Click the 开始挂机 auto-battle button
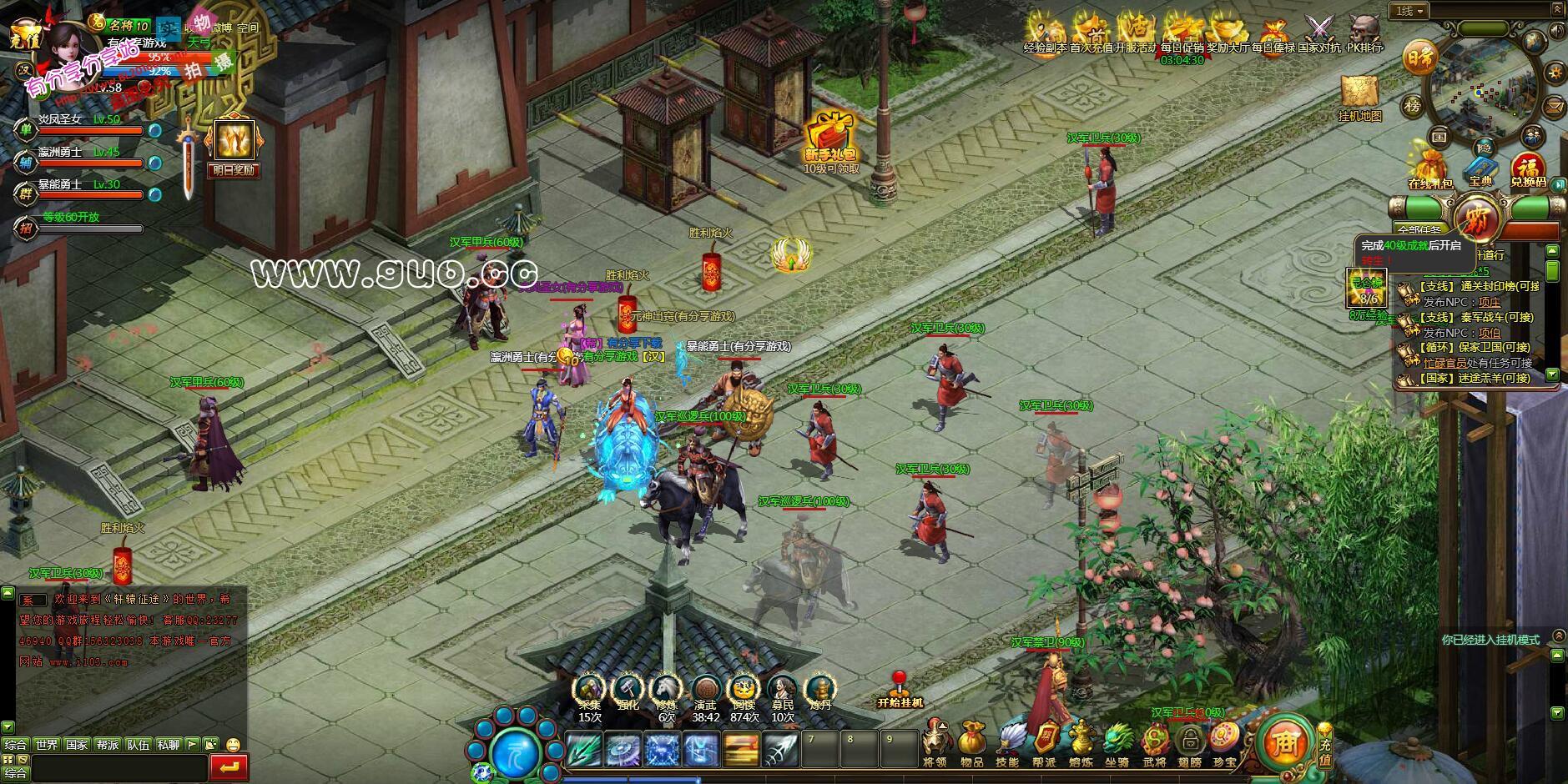This screenshot has width=1568, height=784. tap(900, 689)
